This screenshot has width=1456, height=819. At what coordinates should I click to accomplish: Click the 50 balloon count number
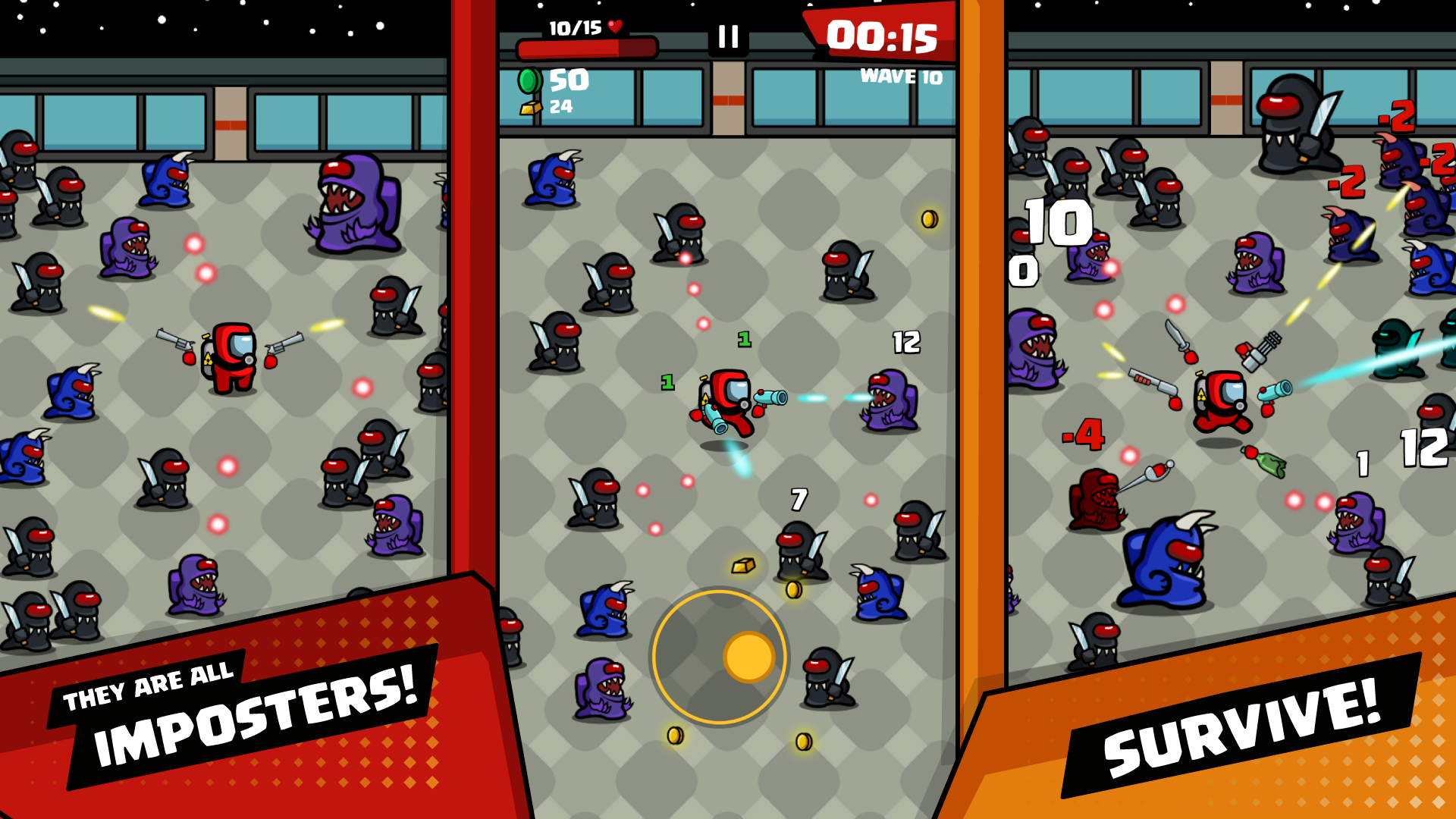[569, 78]
